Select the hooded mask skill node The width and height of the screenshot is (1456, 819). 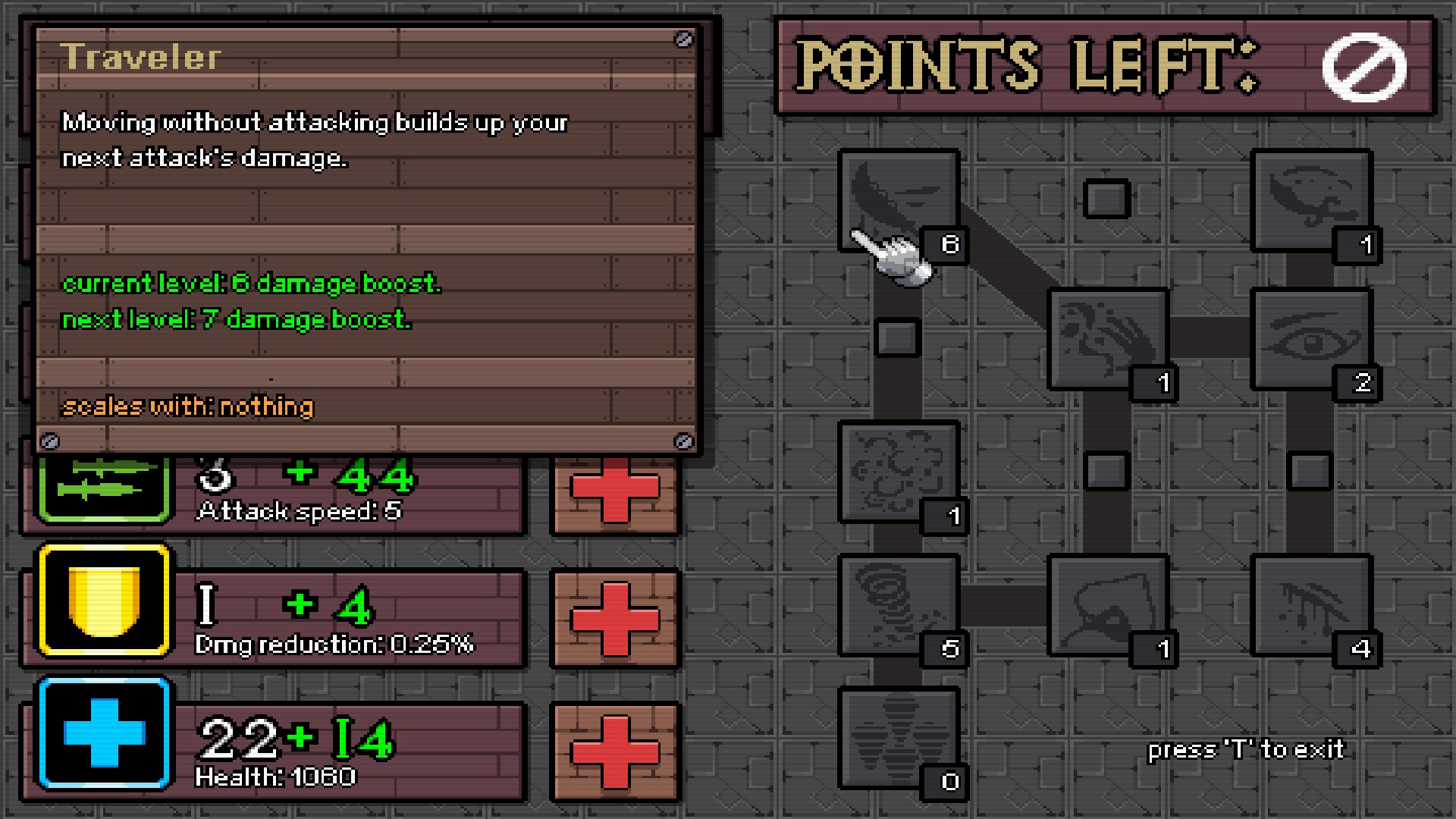pyautogui.click(x=1107, y=605)
